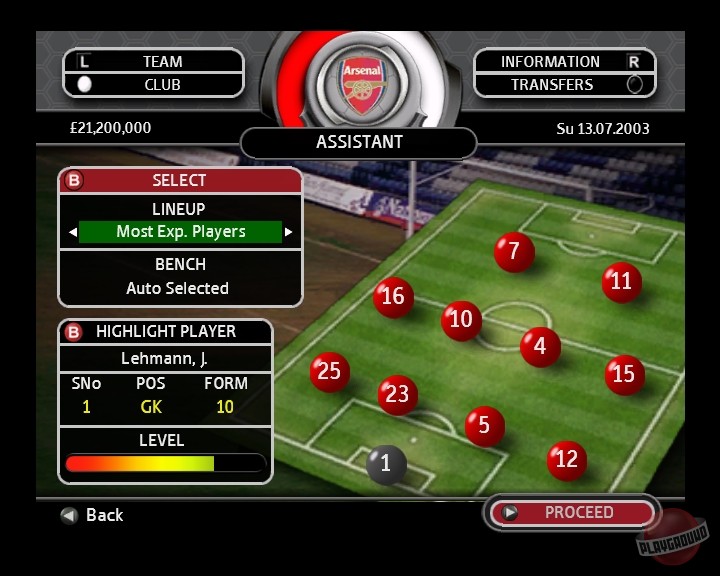Select player number 4 marker
Viewport: 720px width, 576px height.
[x=540, y=347]
